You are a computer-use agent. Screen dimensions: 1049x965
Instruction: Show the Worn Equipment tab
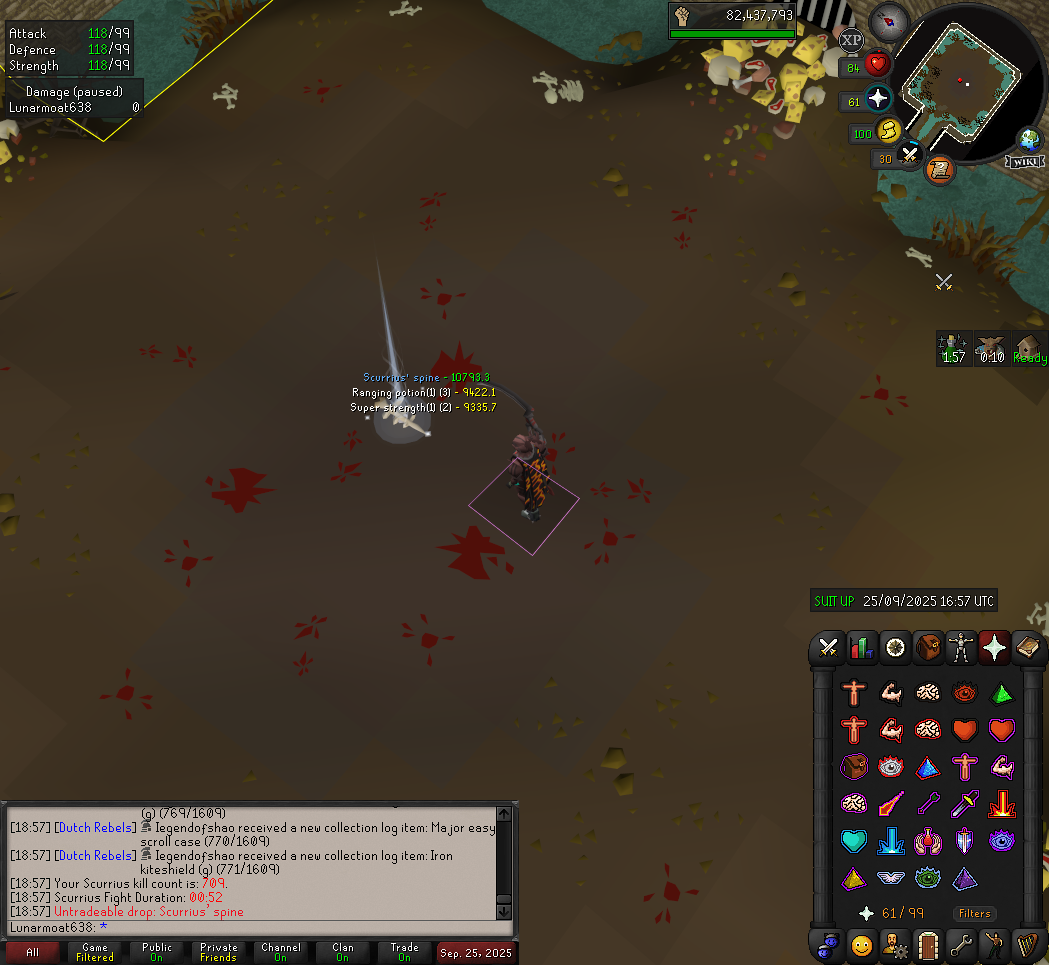tap(962, 647)
